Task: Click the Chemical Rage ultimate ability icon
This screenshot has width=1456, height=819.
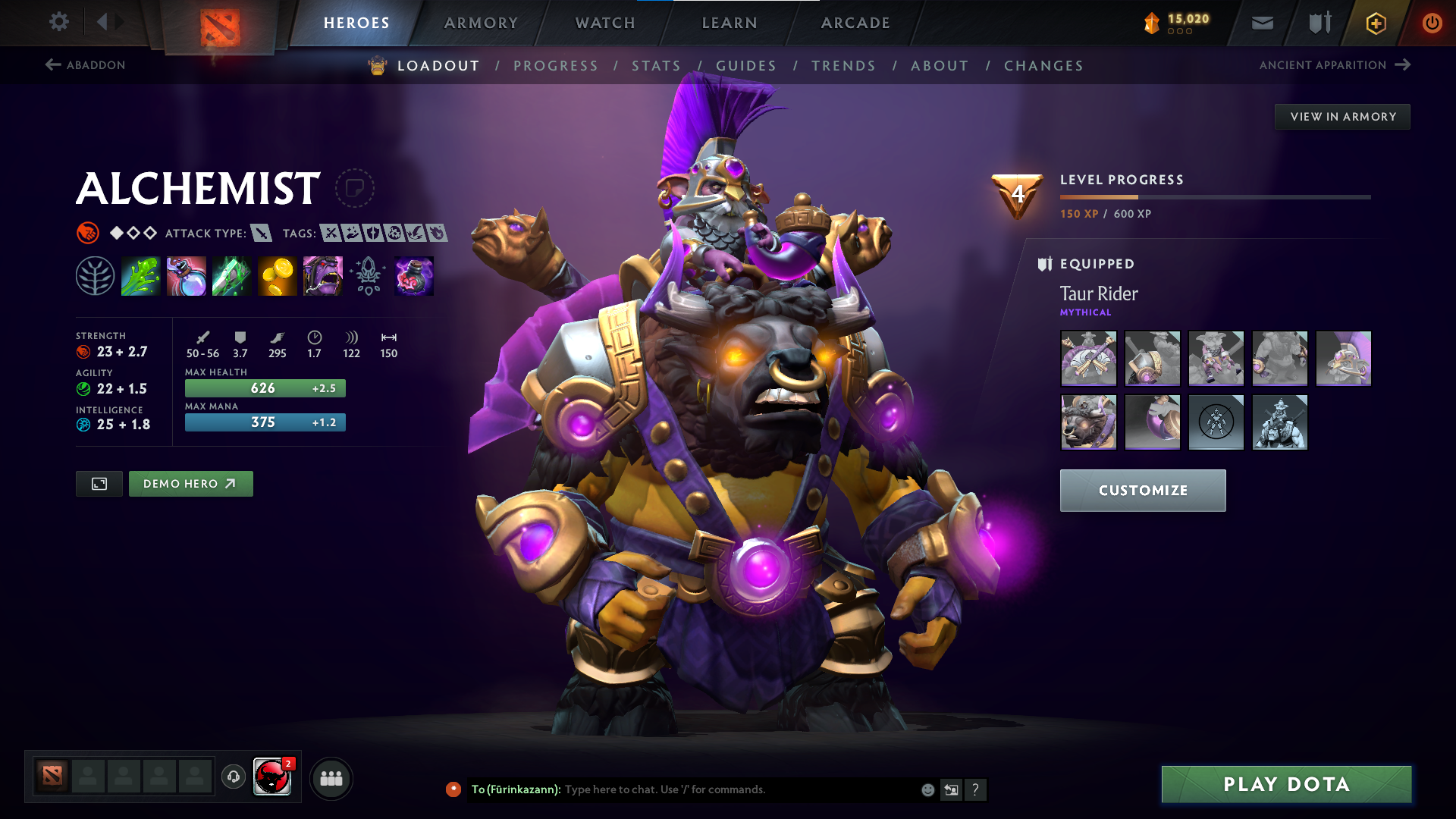Action: 322,275
